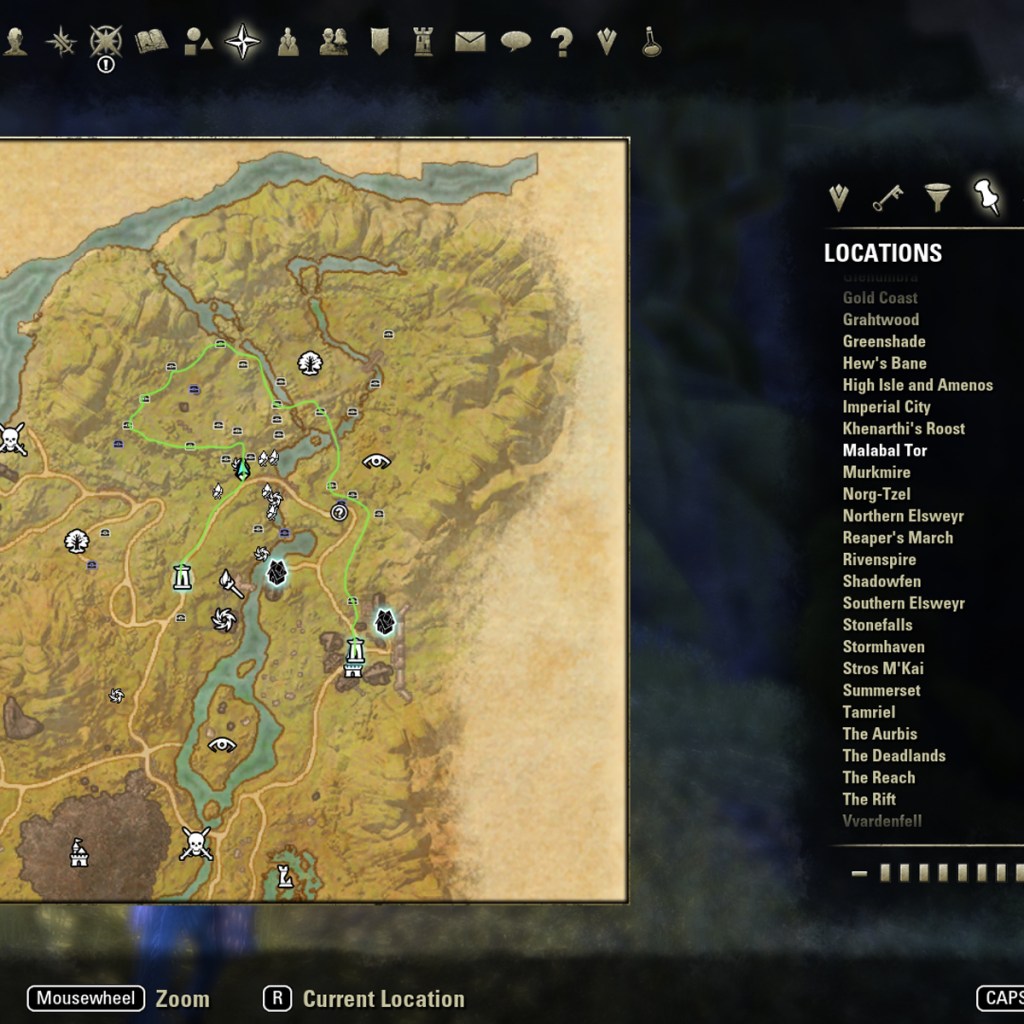Switch to the map Filters funnel tab

(x=937, y=197)
